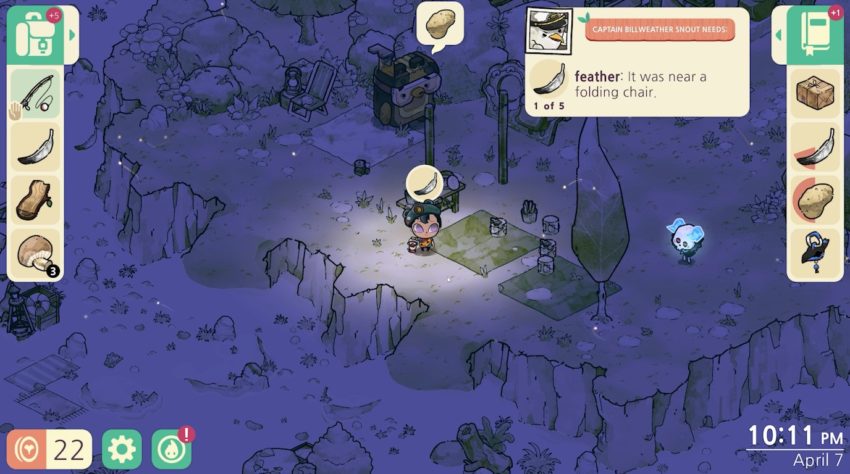Pick the mushroom stack slot
Screen dimensions: 850x474
tap(34, 254)
